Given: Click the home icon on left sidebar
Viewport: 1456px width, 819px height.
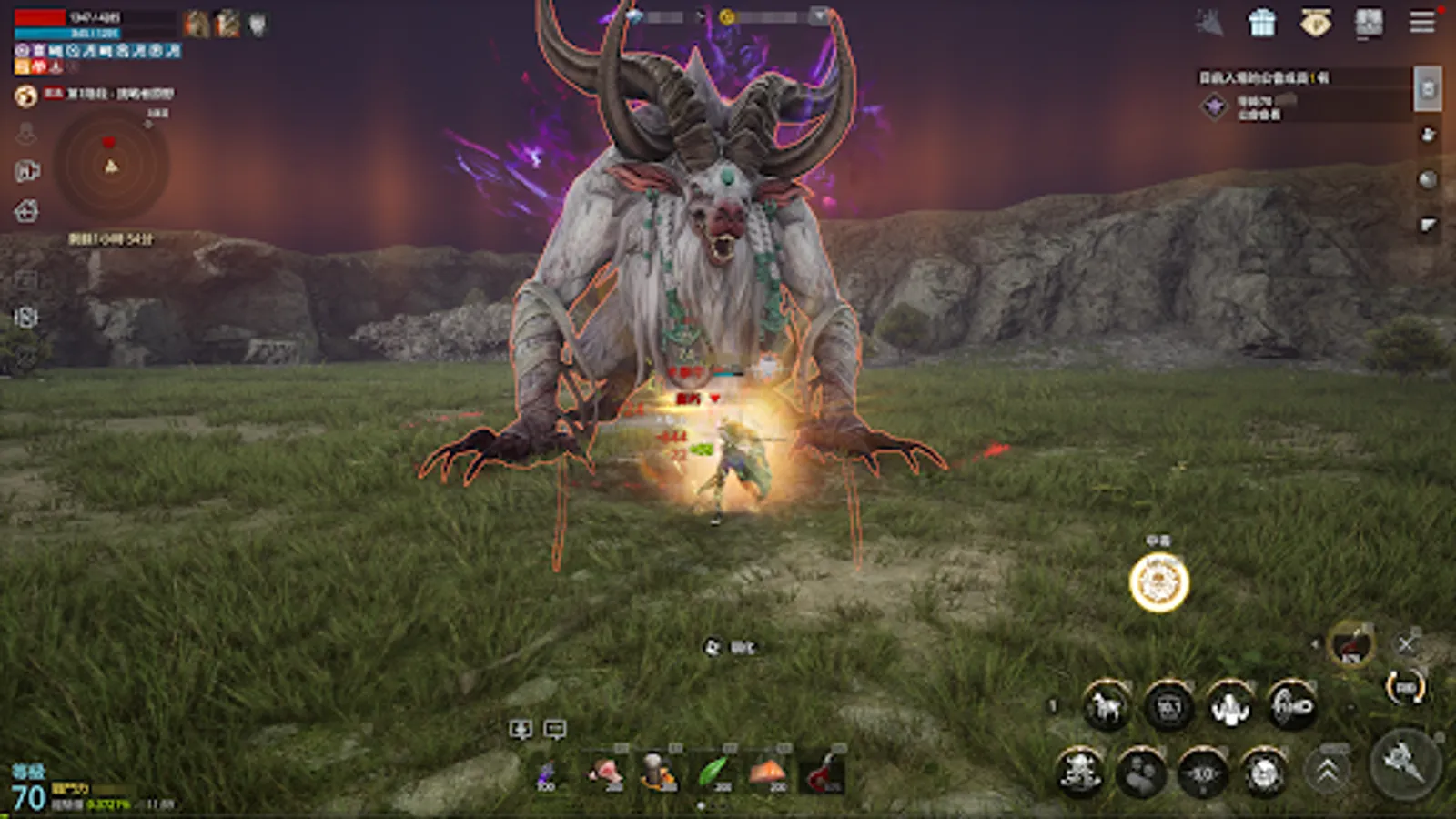Looking at the screenshot, I should (26, 211).
